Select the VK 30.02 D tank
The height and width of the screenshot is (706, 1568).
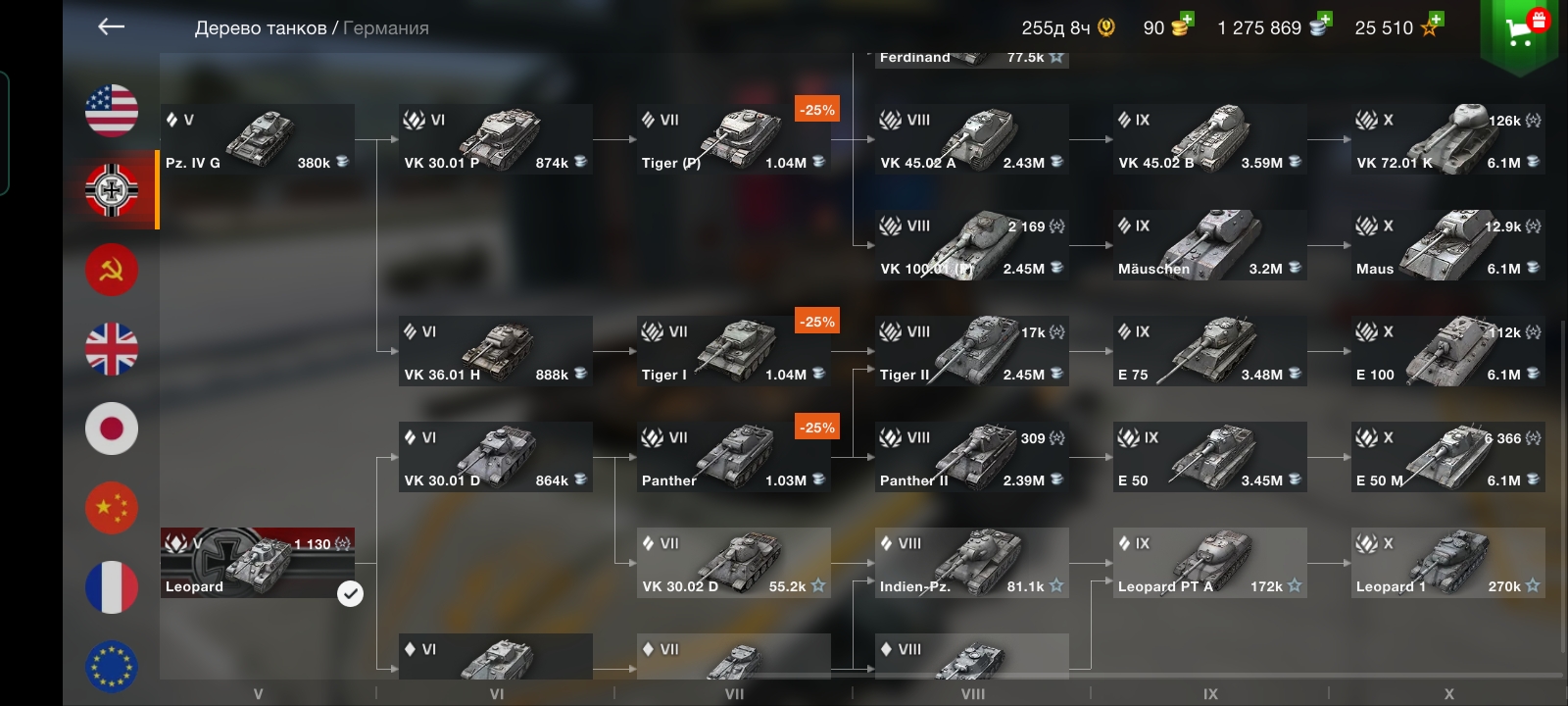(x=733, y=563)
